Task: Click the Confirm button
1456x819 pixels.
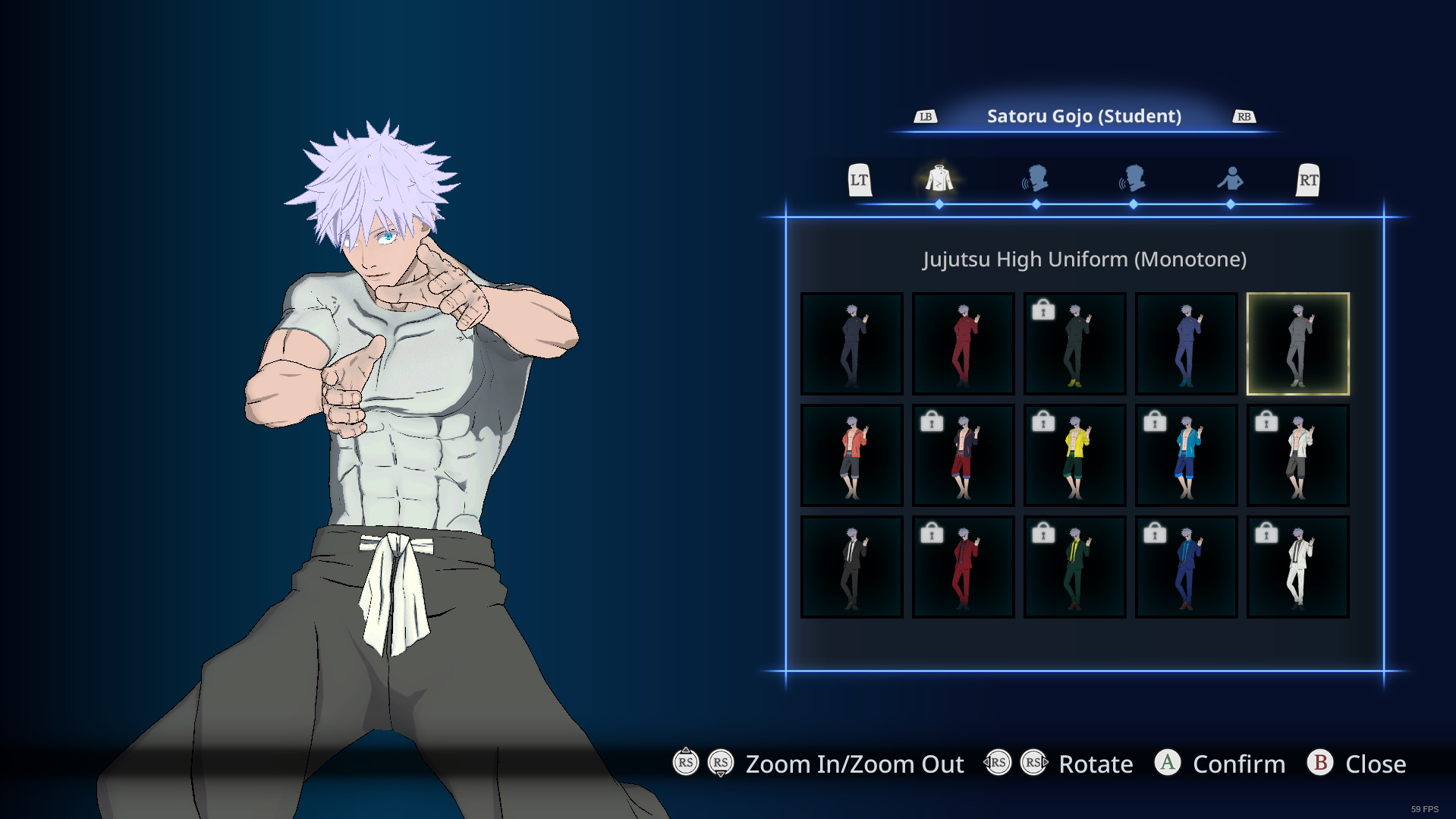Action: (x=1238, y=764)
